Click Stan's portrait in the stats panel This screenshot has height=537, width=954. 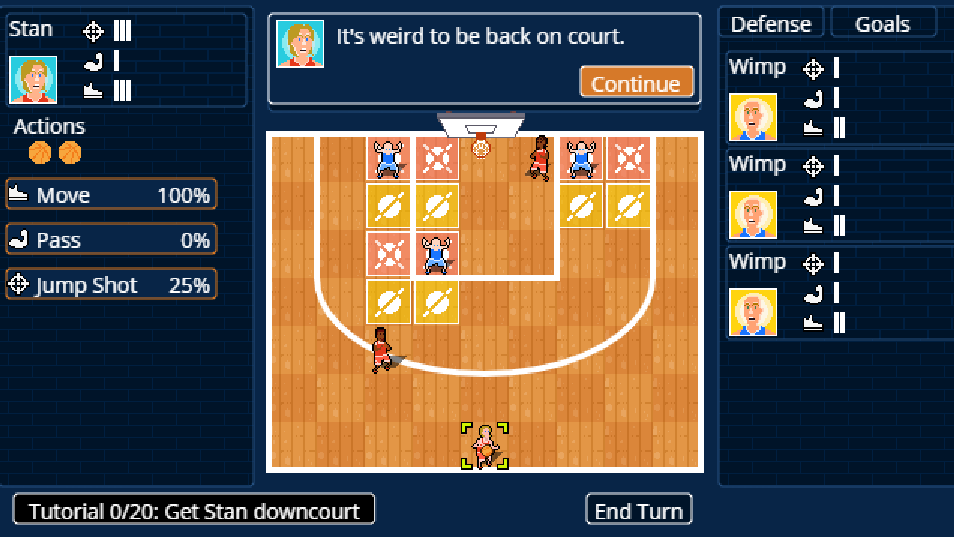pos(33,79)
